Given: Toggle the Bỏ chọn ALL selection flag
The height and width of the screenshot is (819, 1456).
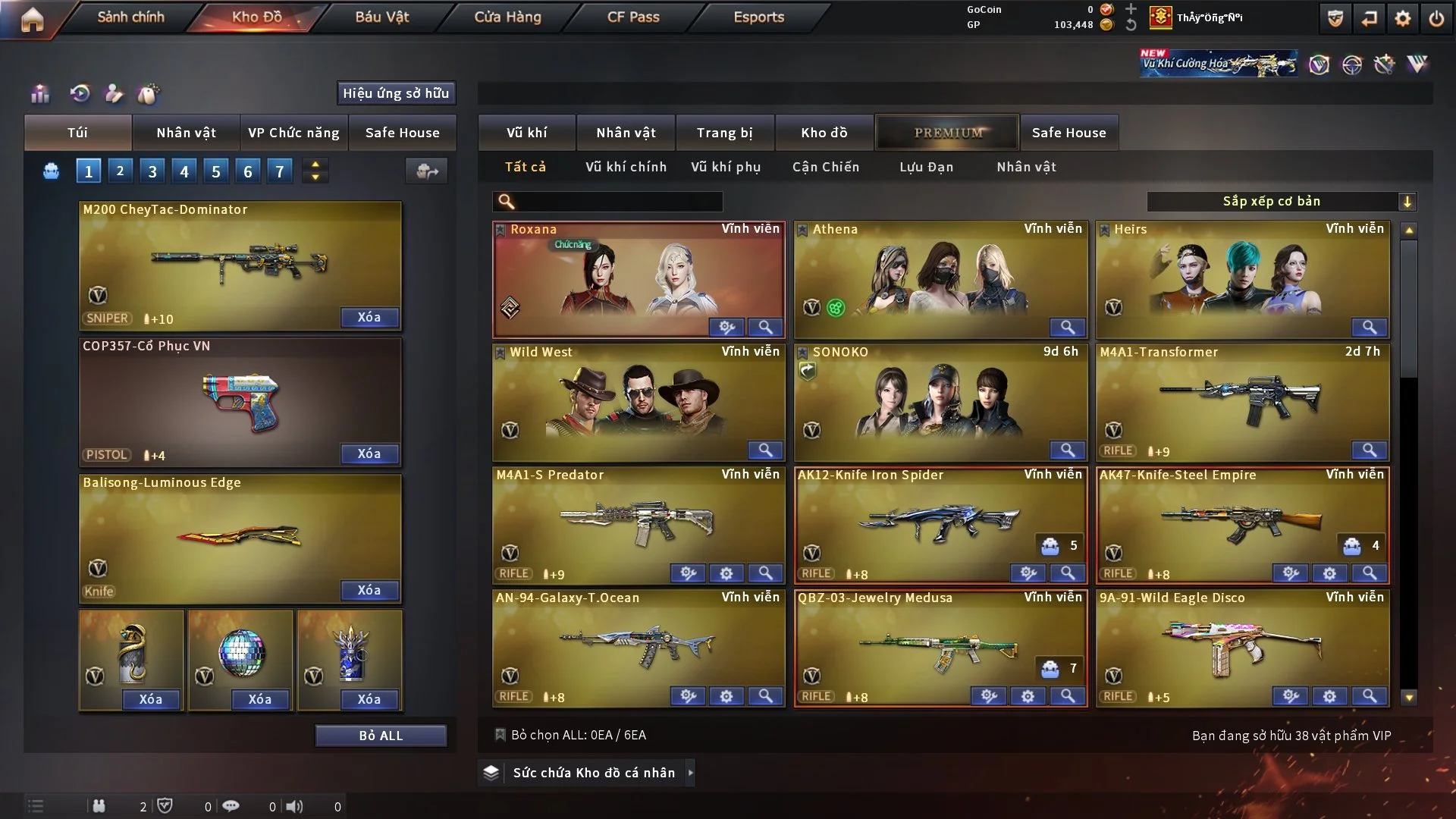Looking at the screenshot, I should 500,735.
